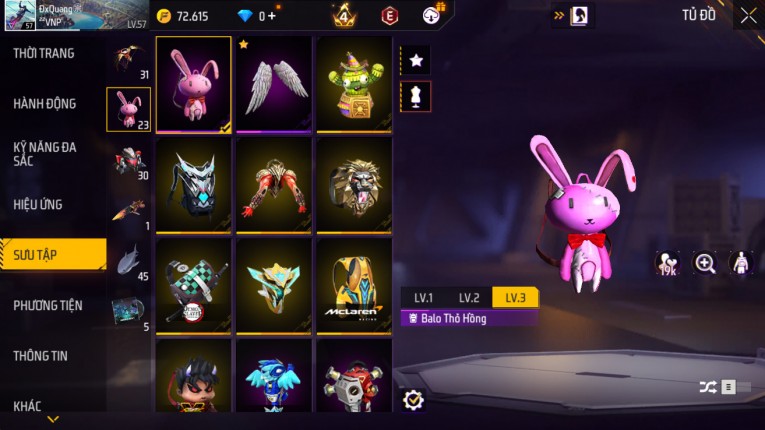The width and height of the screenshot is (765, 430).
Task: Open the Thời Trang category
Action: click(x=45, y=53)
